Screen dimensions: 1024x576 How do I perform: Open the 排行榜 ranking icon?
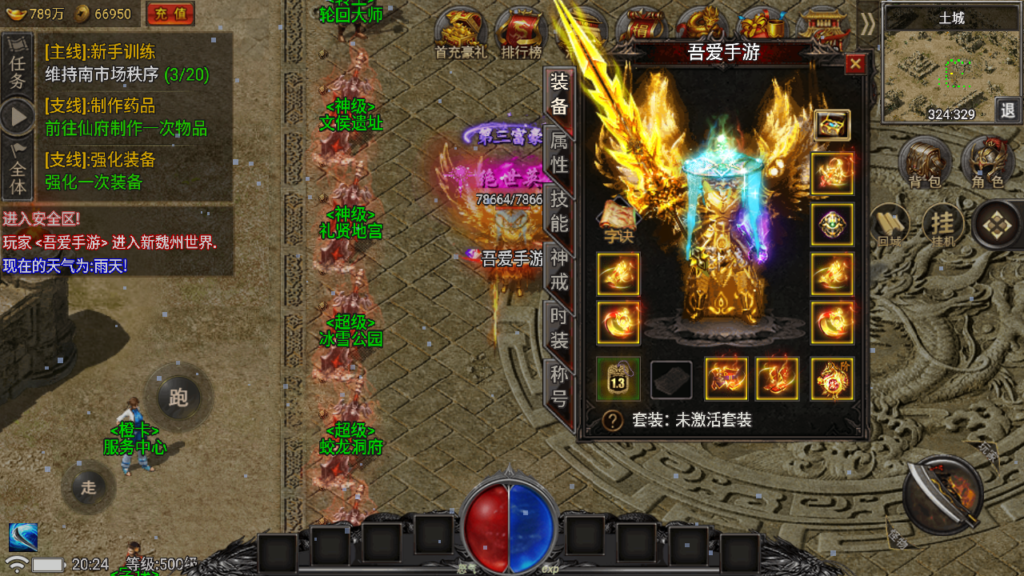click(520, 33)
